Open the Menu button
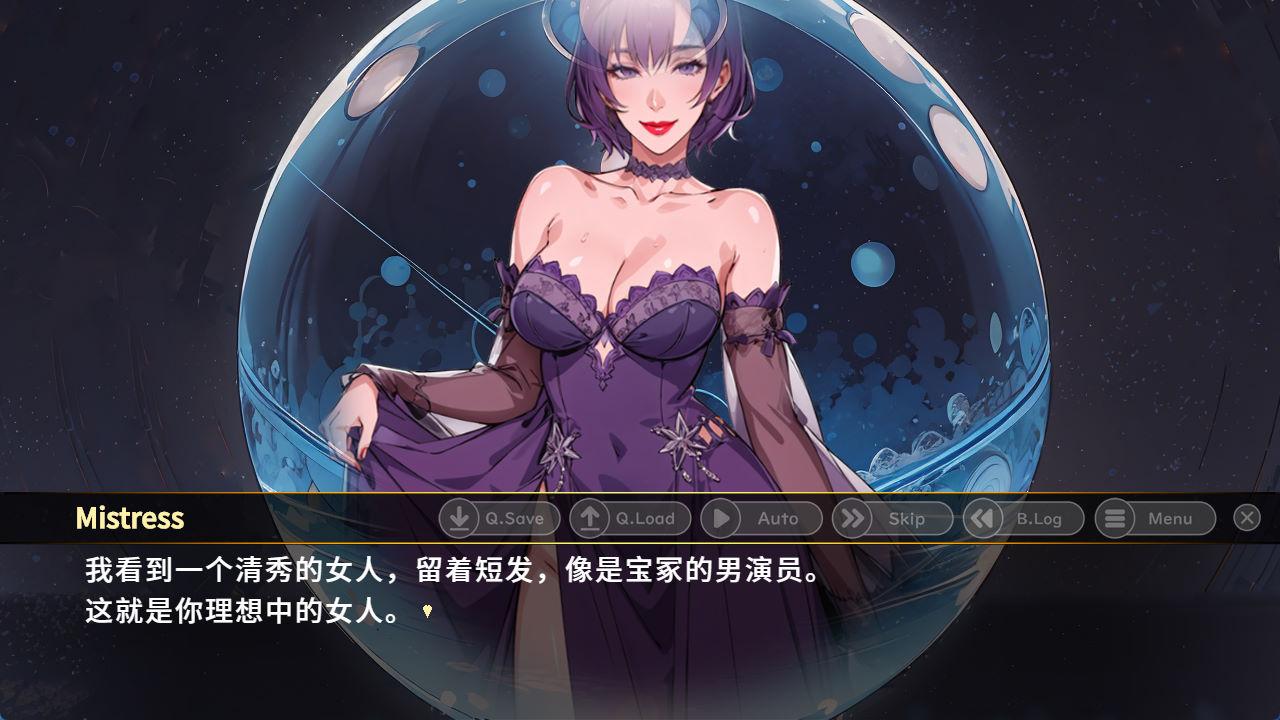The image size is (1280, 720). 1155,518
